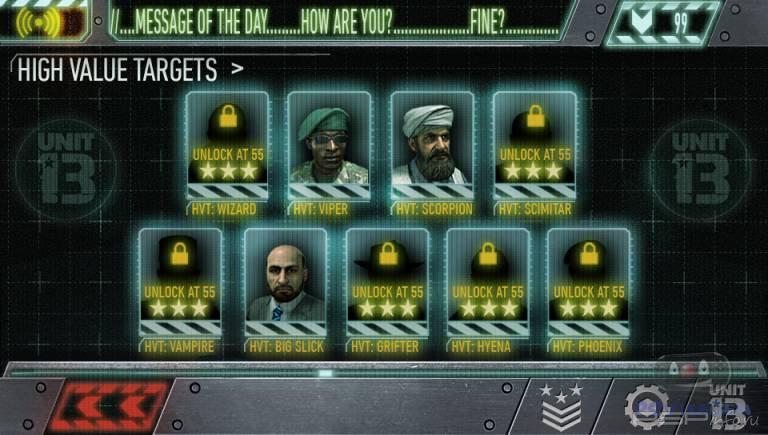The height and width of the screenshot is (435, 768).
Task: Go back with the red arrows button
Action: 106,406
